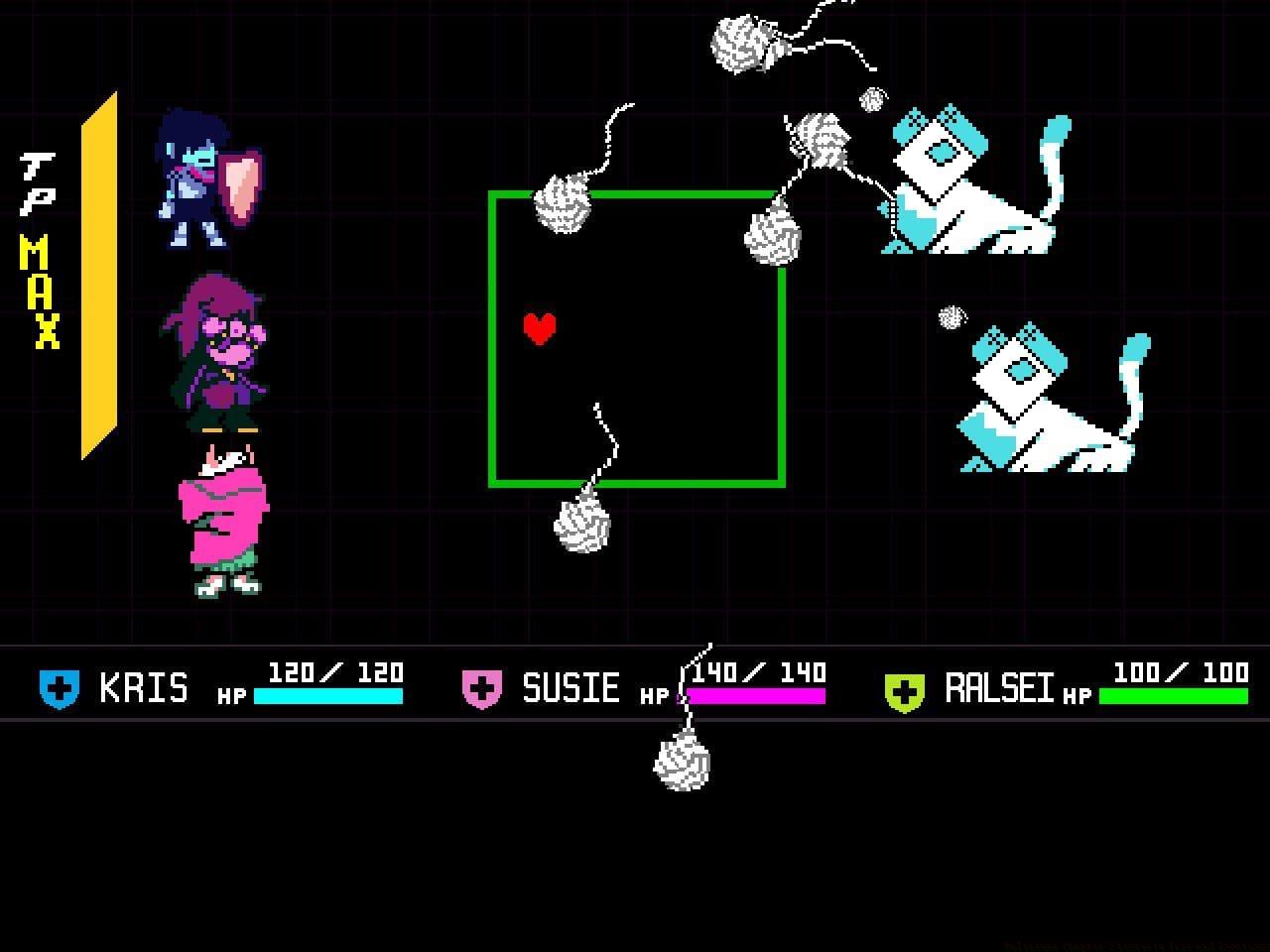Click the SUSIE name label
Viewport: 1270px width, 952px height.
tap(571, 686)
